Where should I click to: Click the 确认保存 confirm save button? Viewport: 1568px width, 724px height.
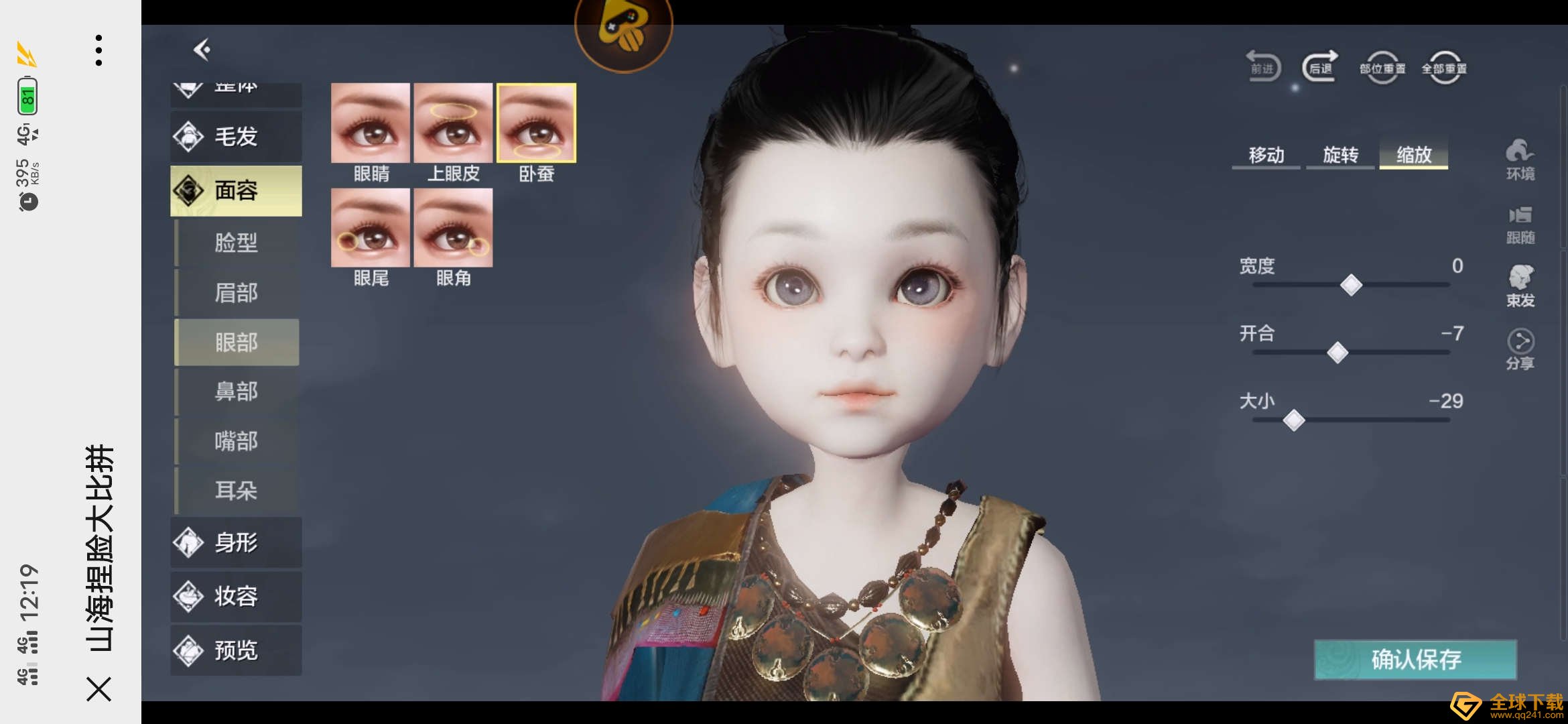1415,660
